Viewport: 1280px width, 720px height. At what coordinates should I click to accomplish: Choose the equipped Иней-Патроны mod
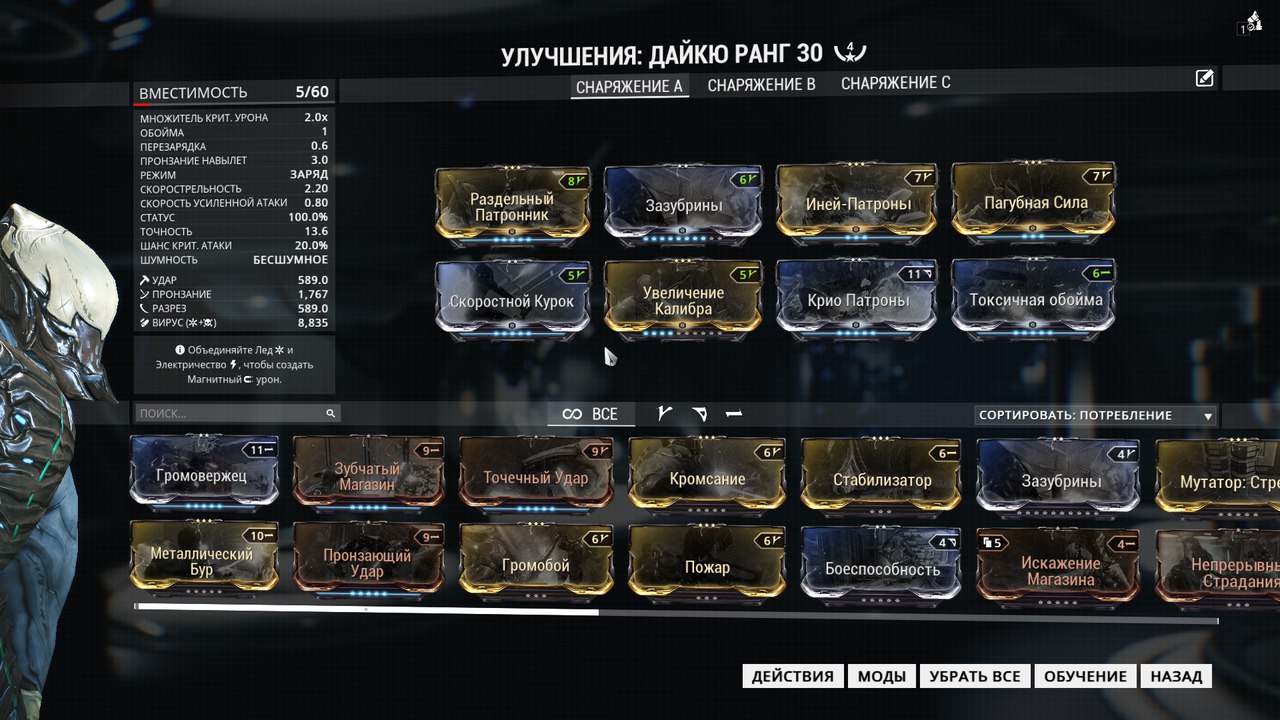(x=858, y=205)
